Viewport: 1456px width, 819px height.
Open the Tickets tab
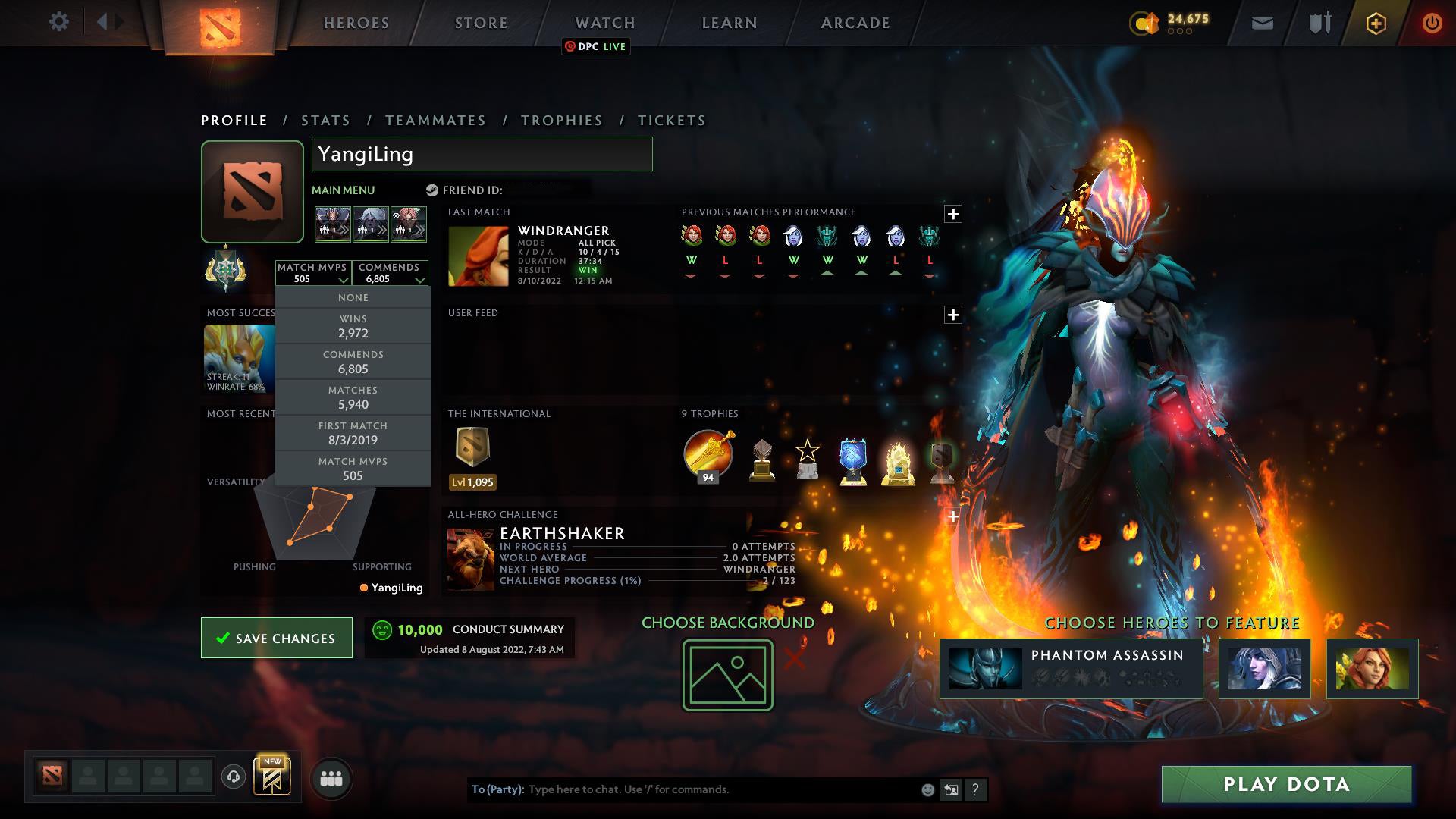(672, 121)
